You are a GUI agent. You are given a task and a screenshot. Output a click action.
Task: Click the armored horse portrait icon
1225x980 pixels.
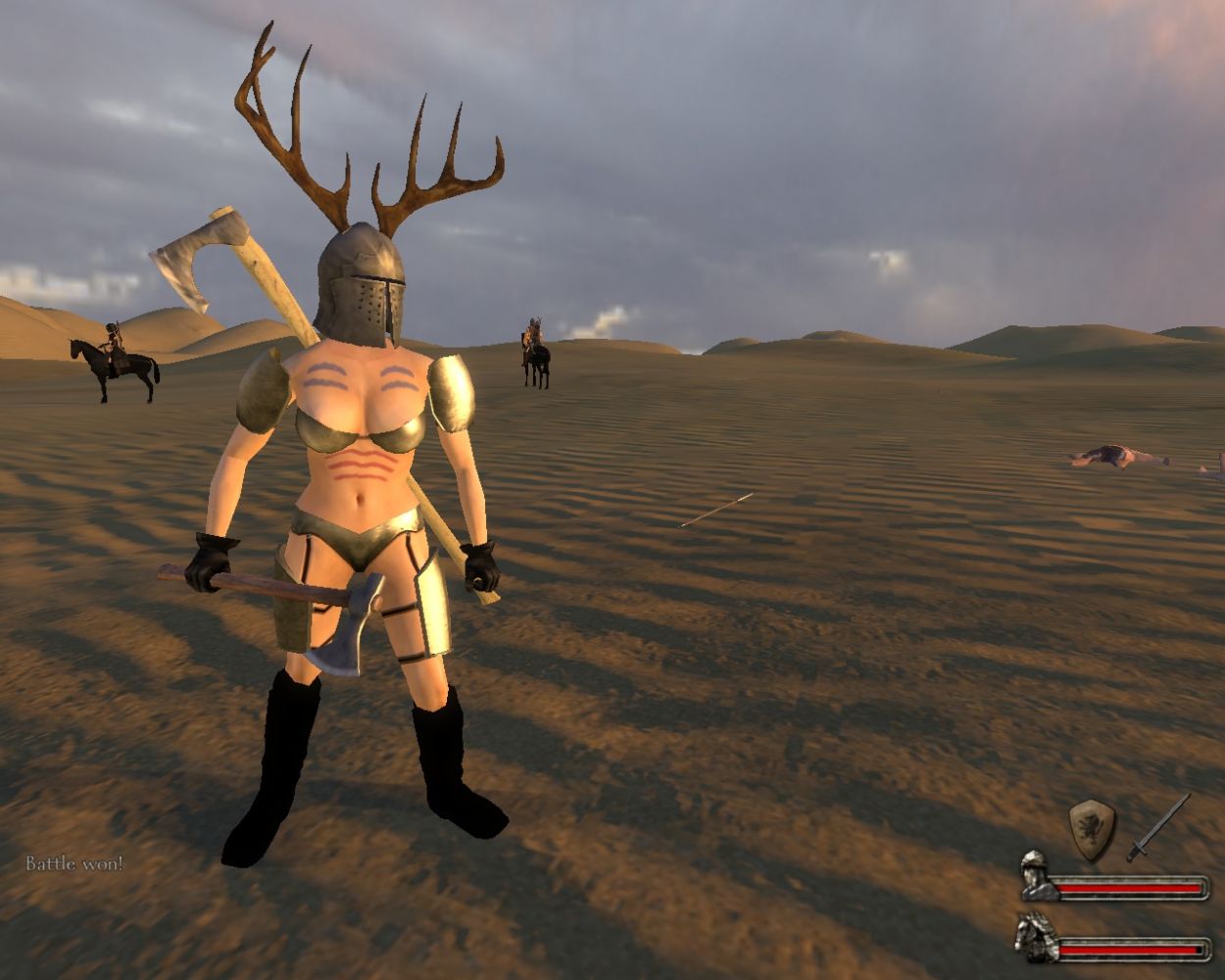pyautogui.click(x=1036, y=937)
